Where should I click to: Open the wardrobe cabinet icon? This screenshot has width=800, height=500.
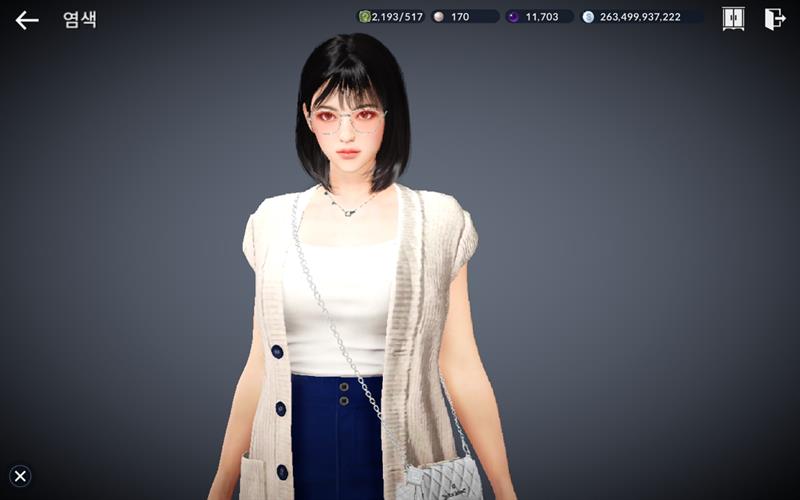(733, 19)
